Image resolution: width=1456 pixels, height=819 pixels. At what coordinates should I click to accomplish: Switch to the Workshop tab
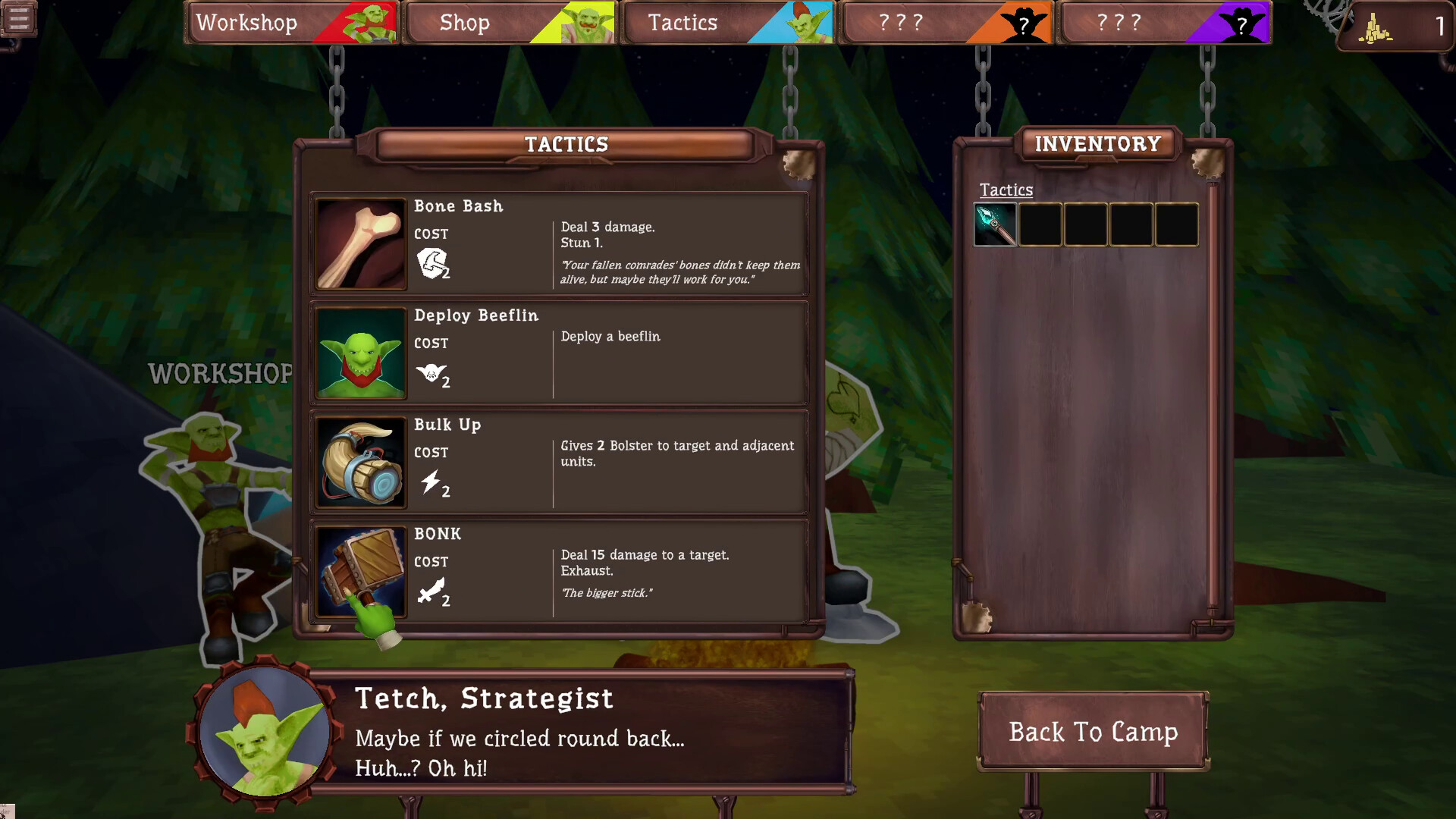pos(292,23)
